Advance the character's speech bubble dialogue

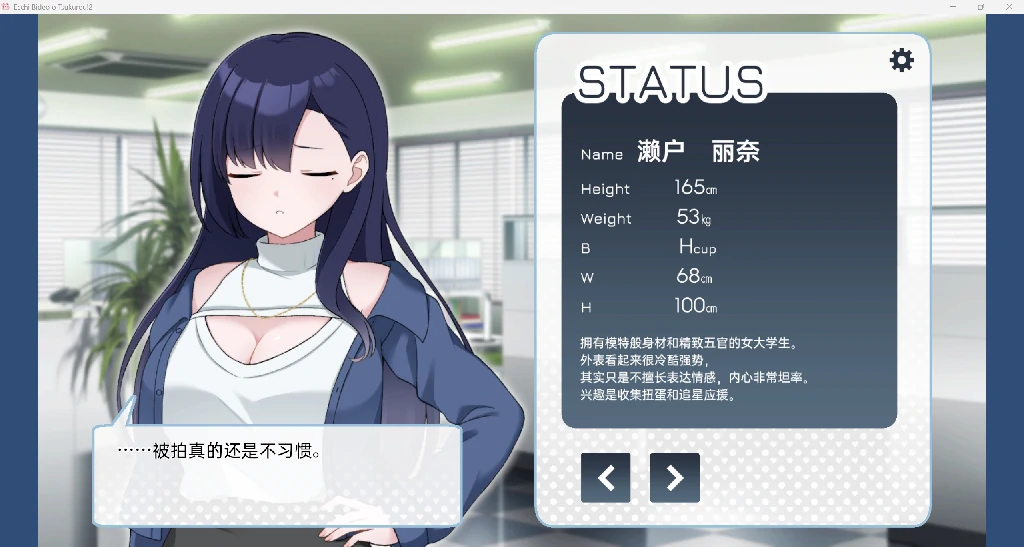[x=276, y=474]
